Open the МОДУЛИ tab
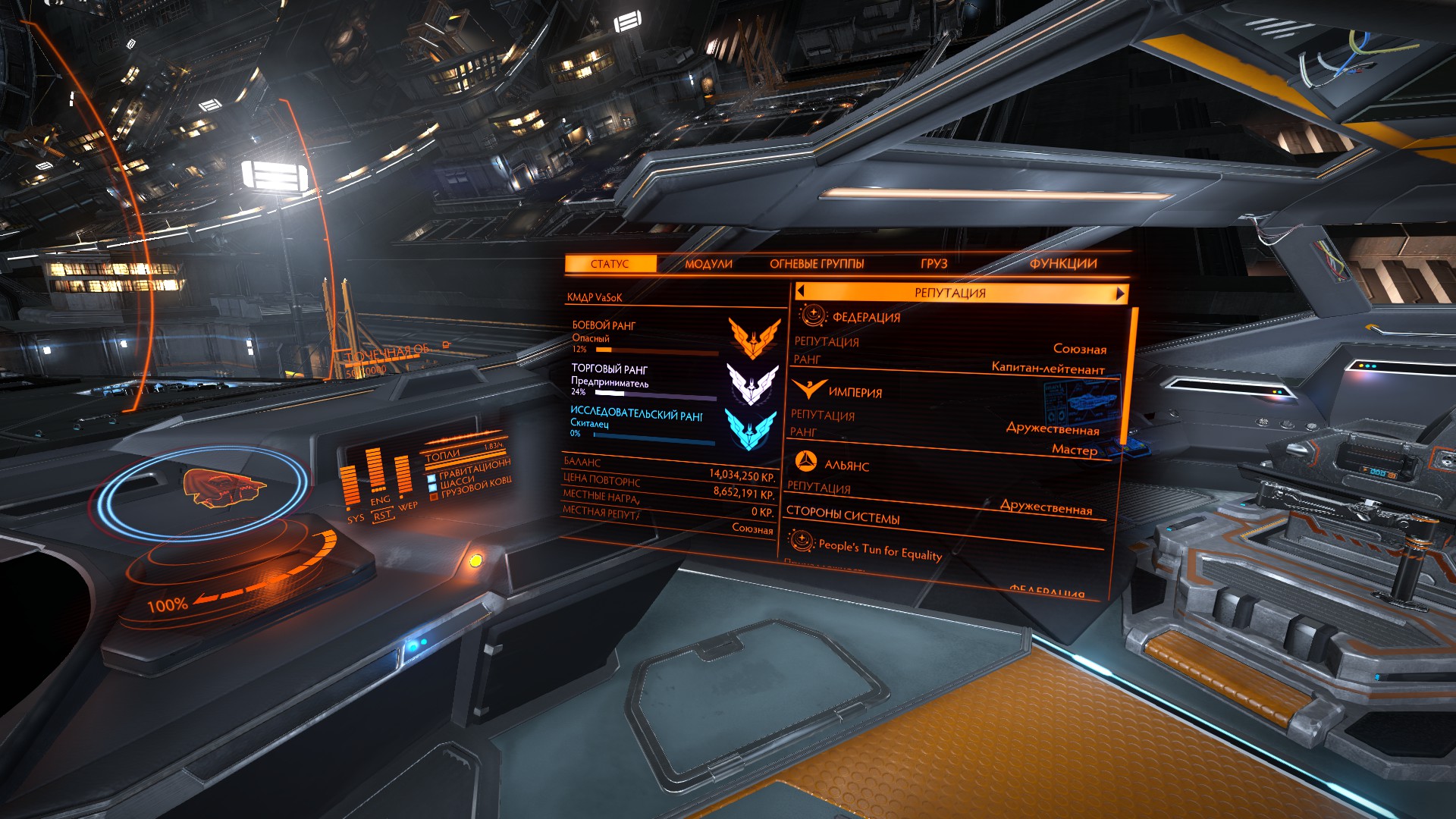1456x819 pixels. pos(708,264)
